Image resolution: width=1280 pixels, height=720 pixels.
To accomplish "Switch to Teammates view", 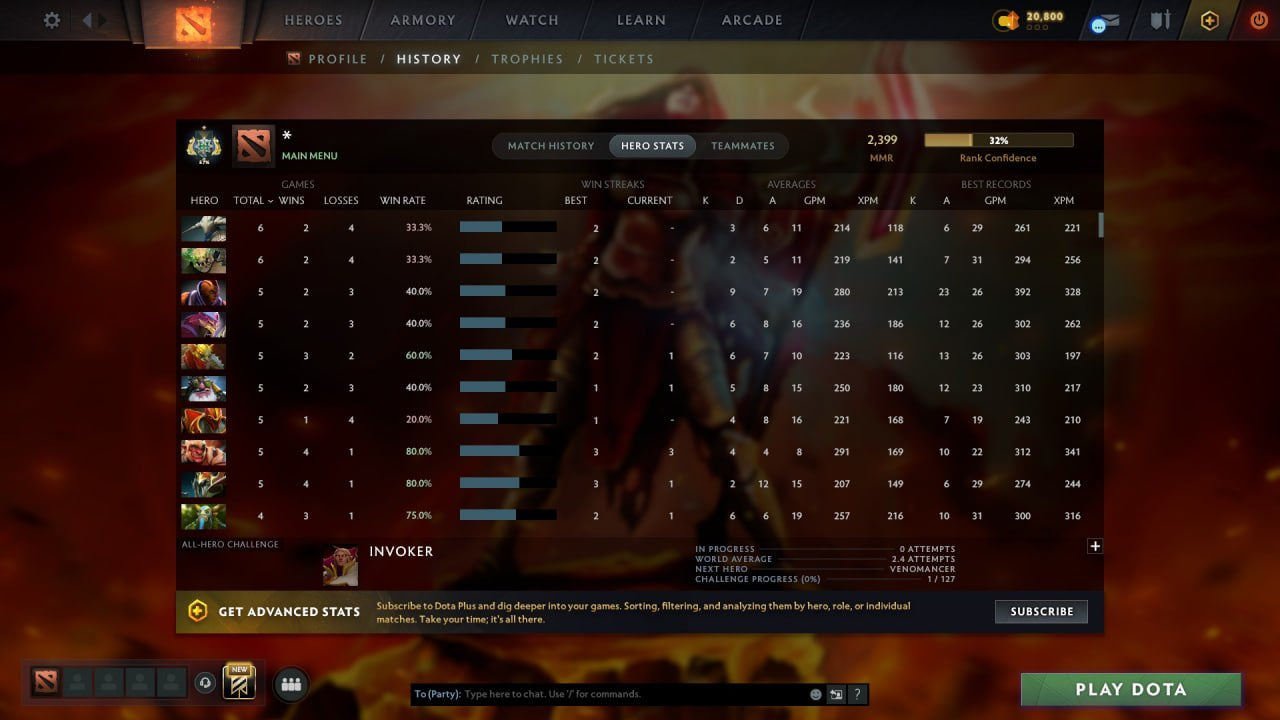I will [743, 145].
